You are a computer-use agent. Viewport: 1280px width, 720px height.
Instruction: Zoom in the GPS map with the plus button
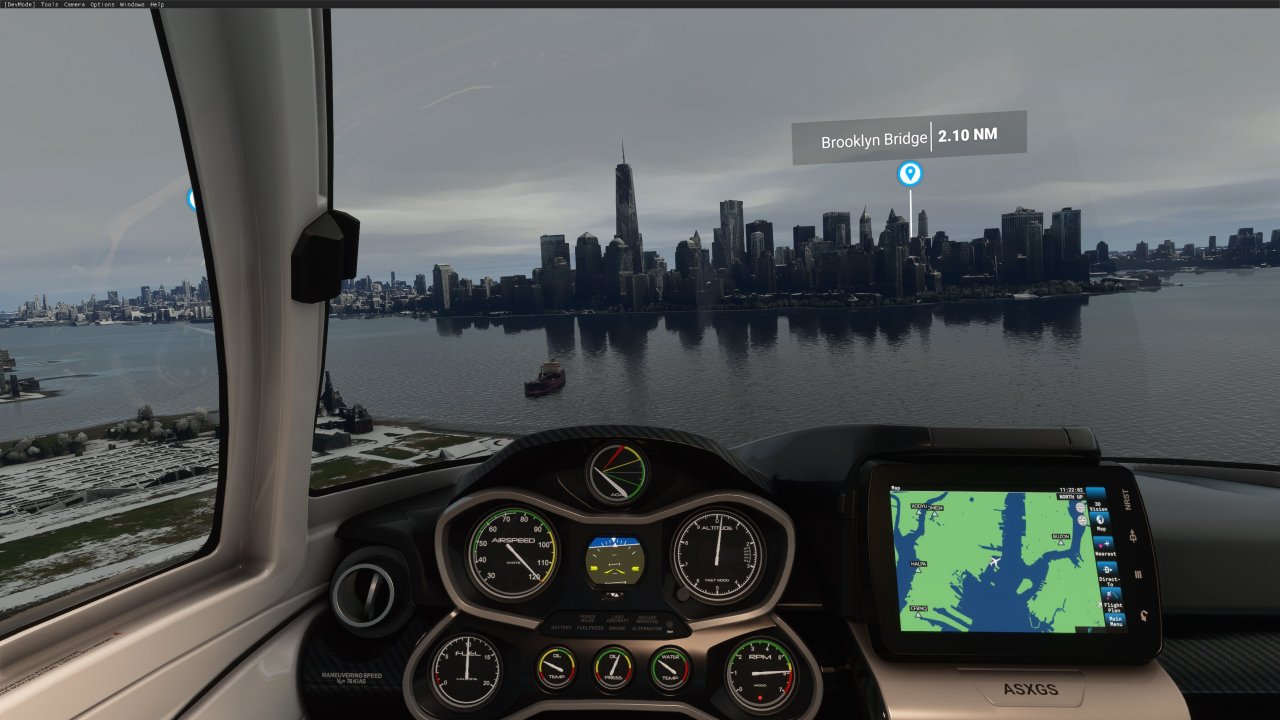coord(1081,520)
